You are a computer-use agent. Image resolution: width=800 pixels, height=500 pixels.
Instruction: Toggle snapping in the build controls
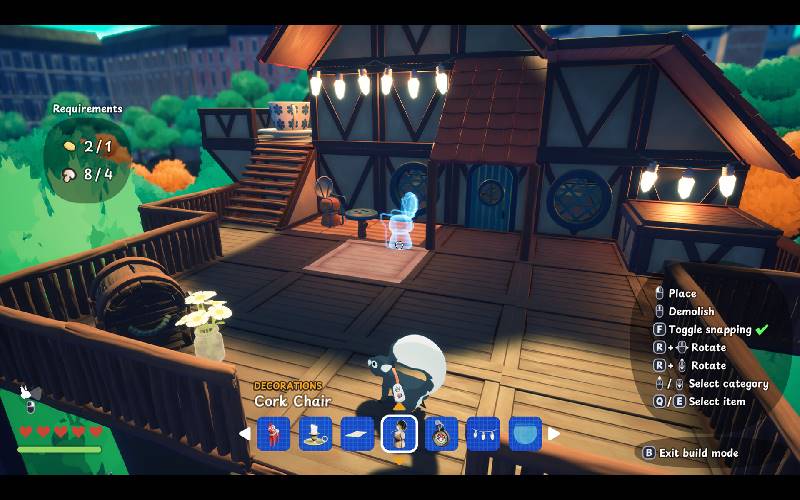709,329
